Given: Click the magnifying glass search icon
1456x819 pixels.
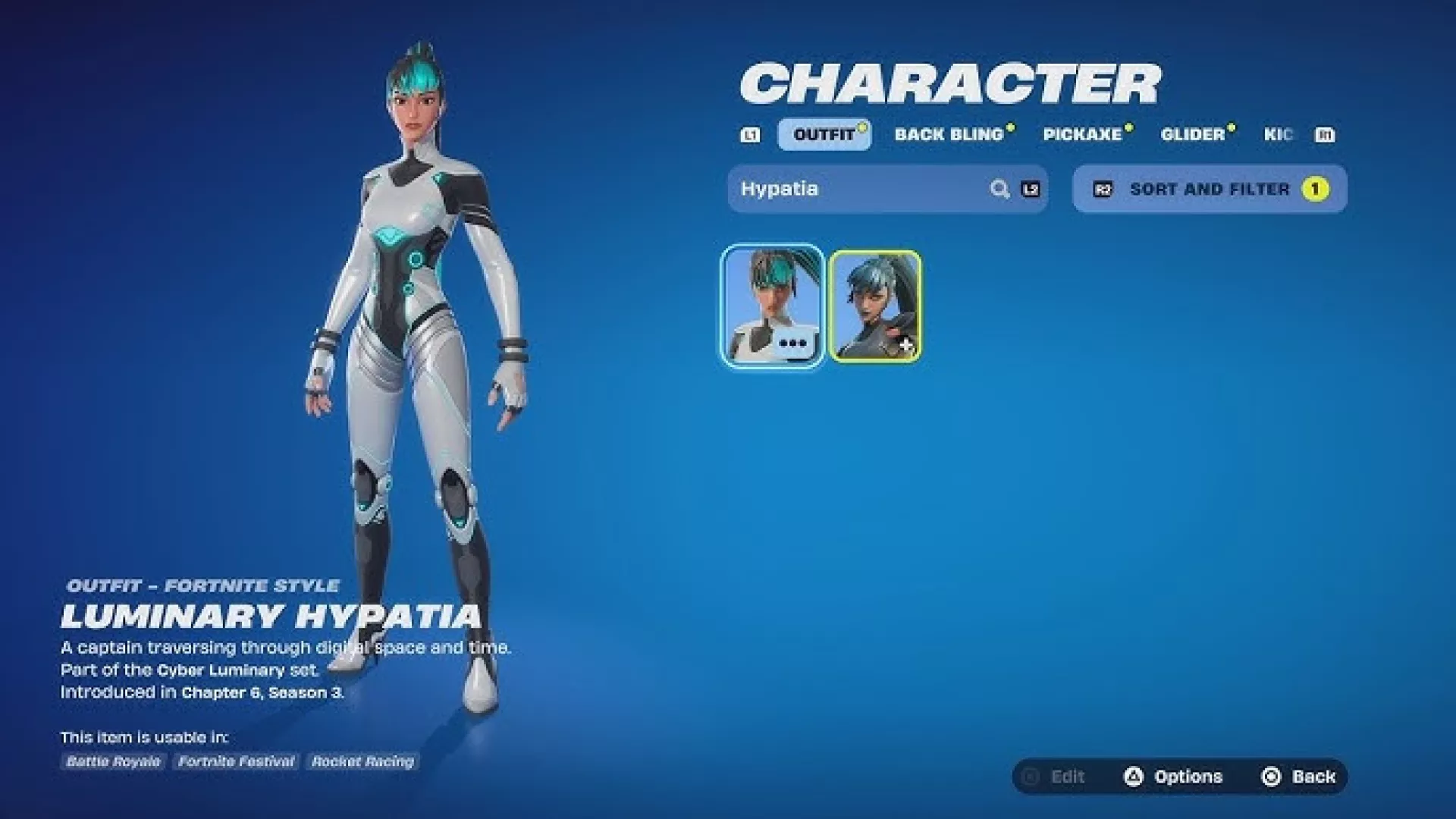Looking at the screenshot, I should pos(999,189).
